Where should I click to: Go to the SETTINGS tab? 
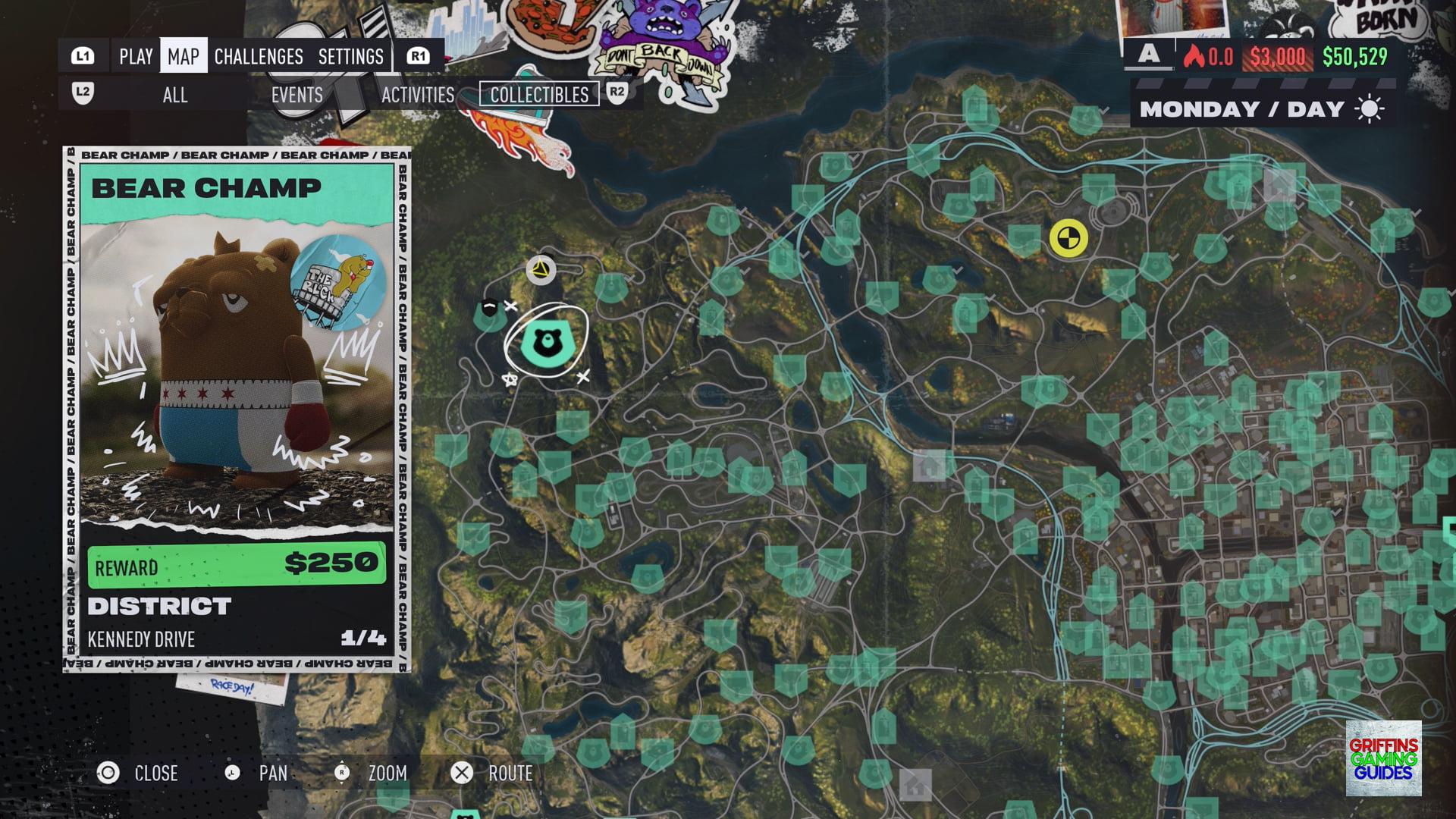coord(350,57)
